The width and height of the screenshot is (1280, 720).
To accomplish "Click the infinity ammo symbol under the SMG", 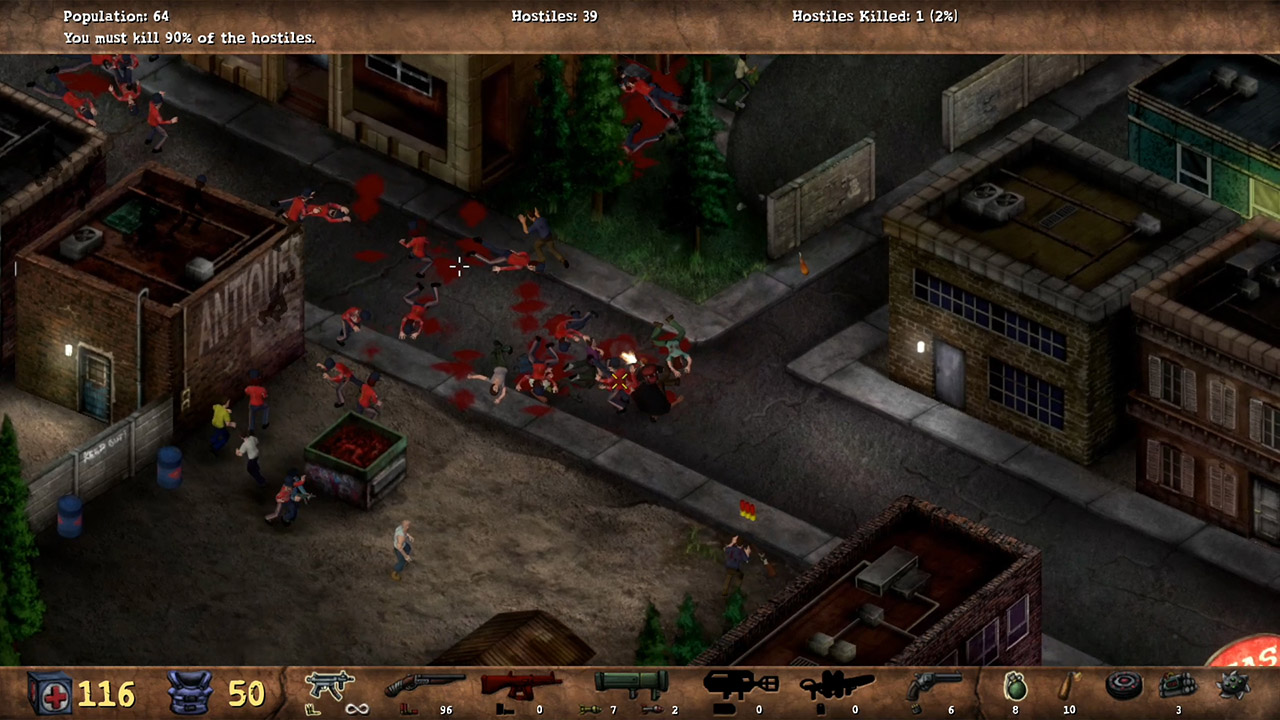I will click(356, 707).
